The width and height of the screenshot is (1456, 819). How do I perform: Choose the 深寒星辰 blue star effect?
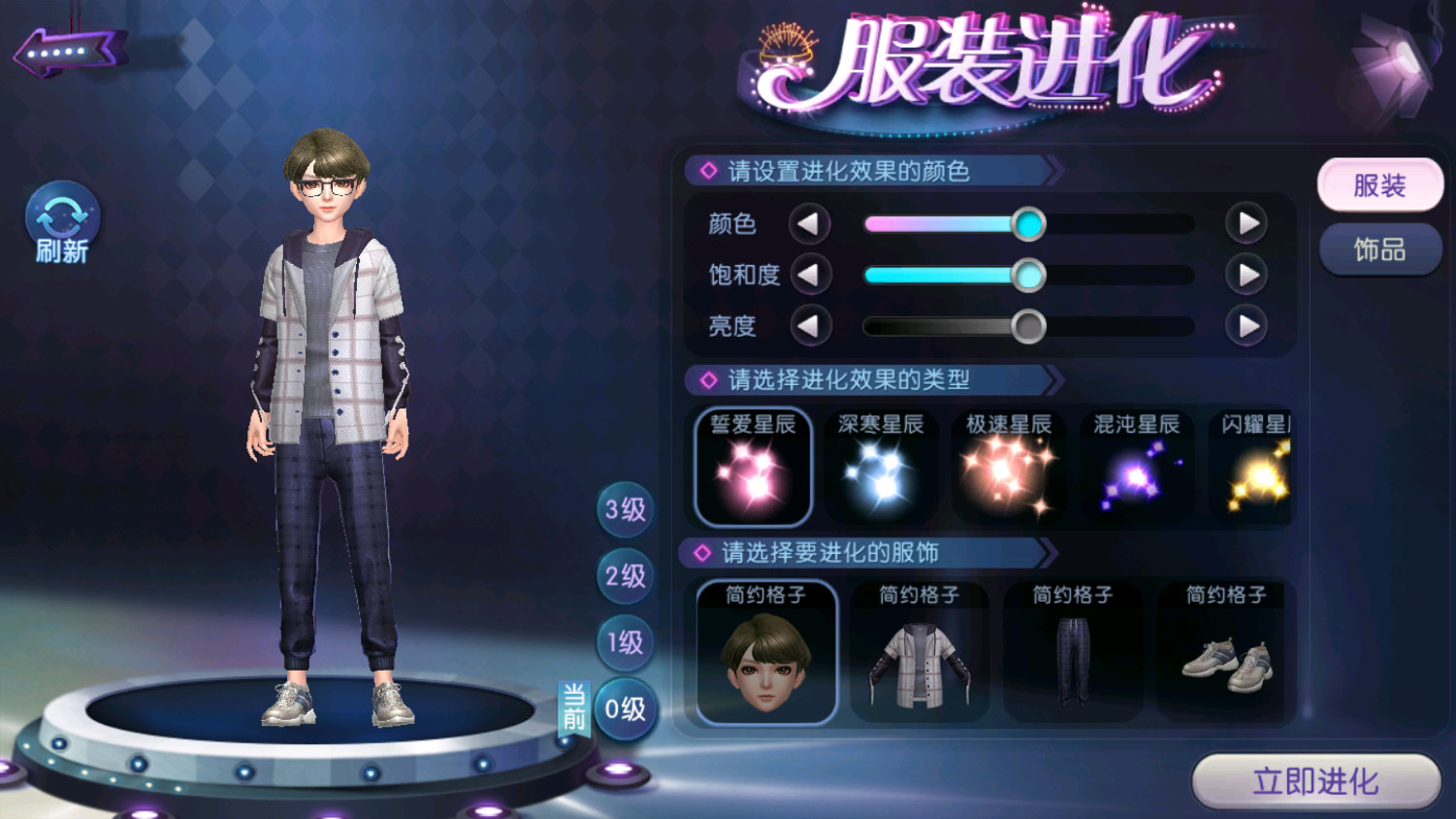pyautogui.click(x=880, y=467)
